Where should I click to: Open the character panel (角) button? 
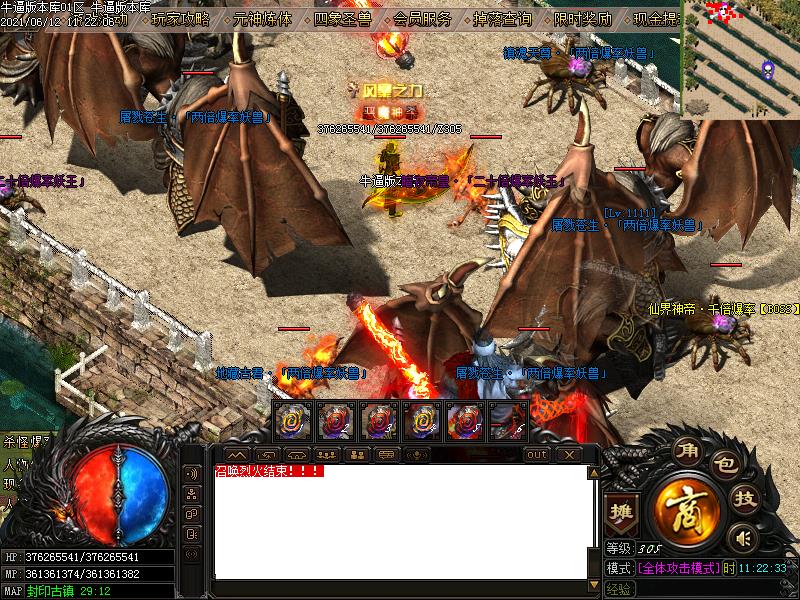tap(686, 450)
